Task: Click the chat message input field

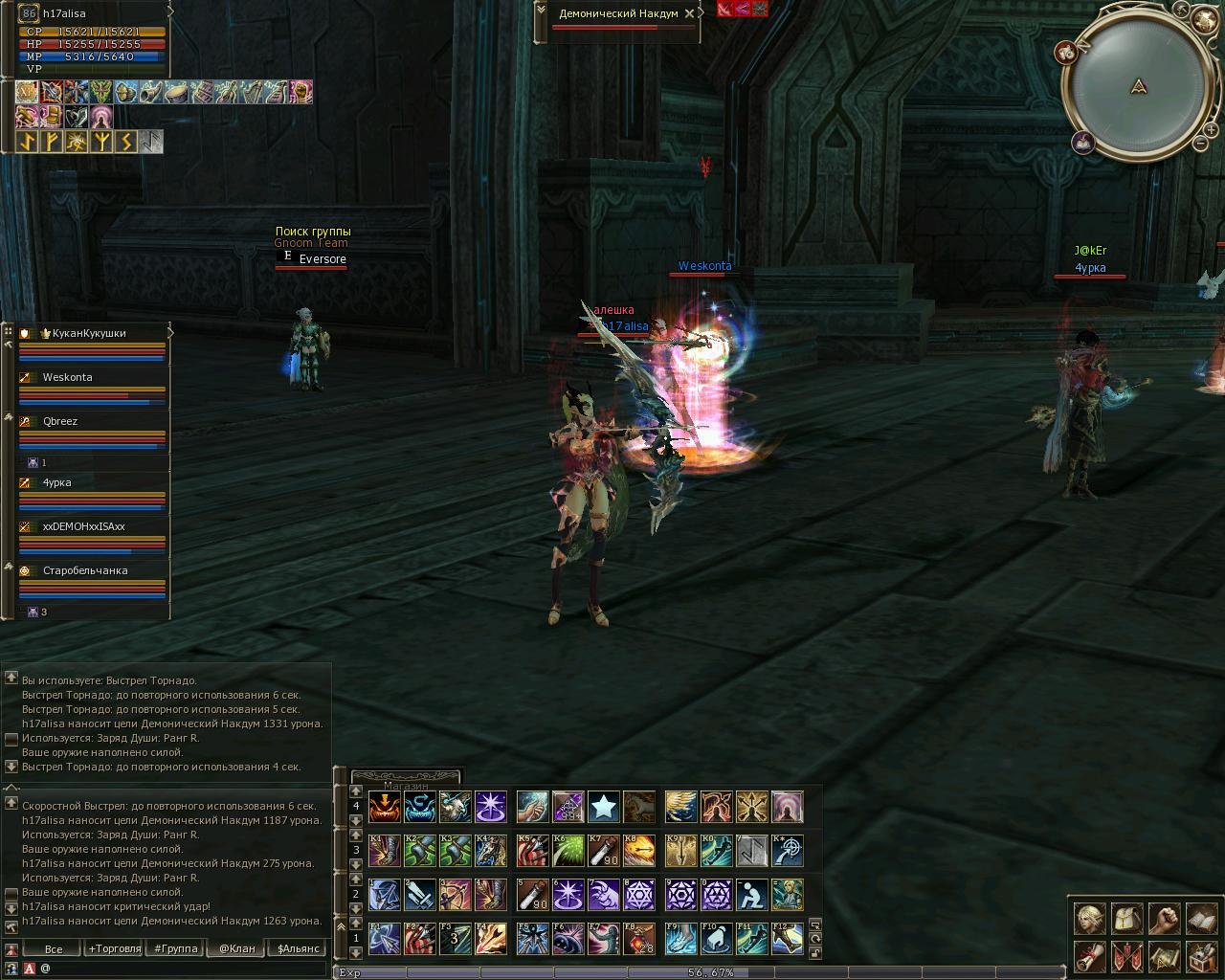Action: [x=182, y=969]
